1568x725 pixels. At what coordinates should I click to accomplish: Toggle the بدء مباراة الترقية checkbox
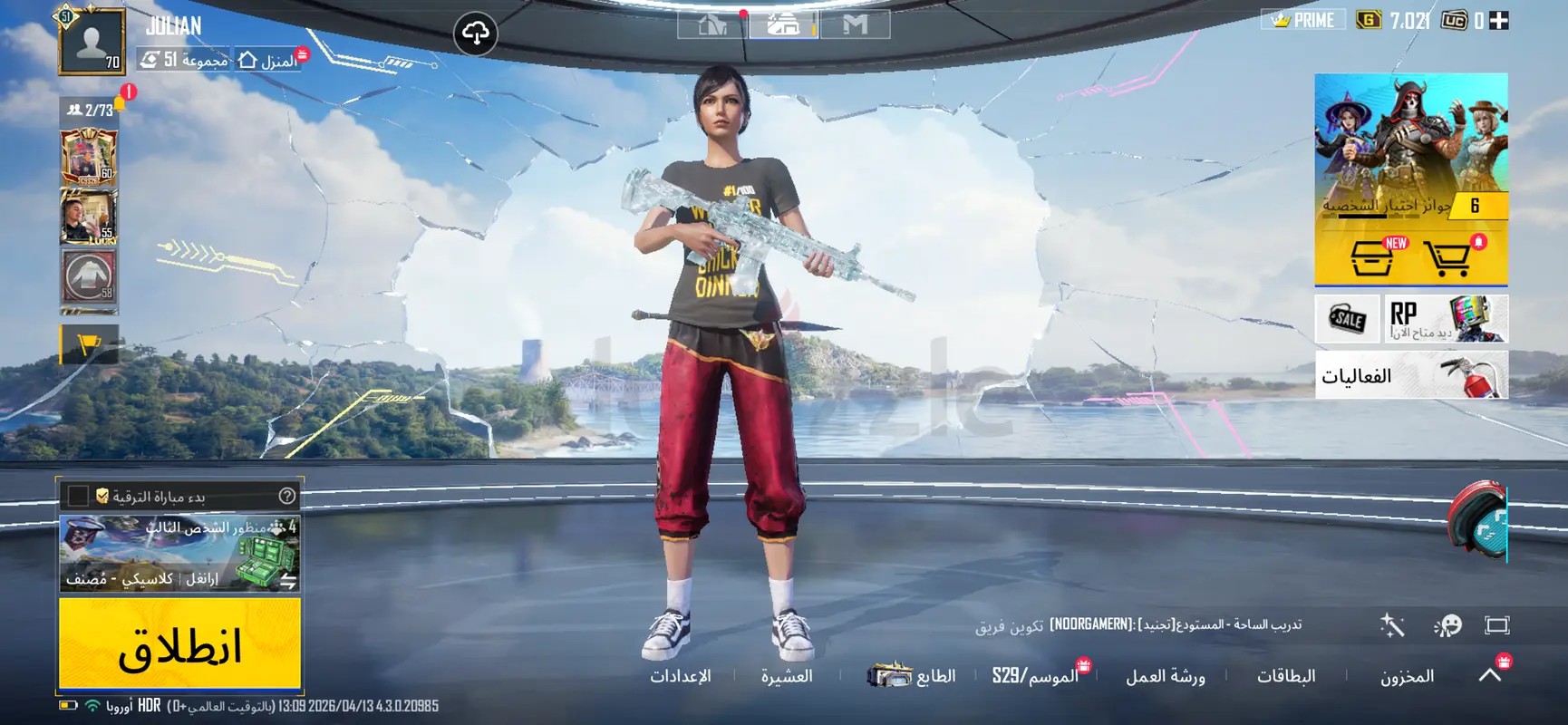[x=79, y=496]
